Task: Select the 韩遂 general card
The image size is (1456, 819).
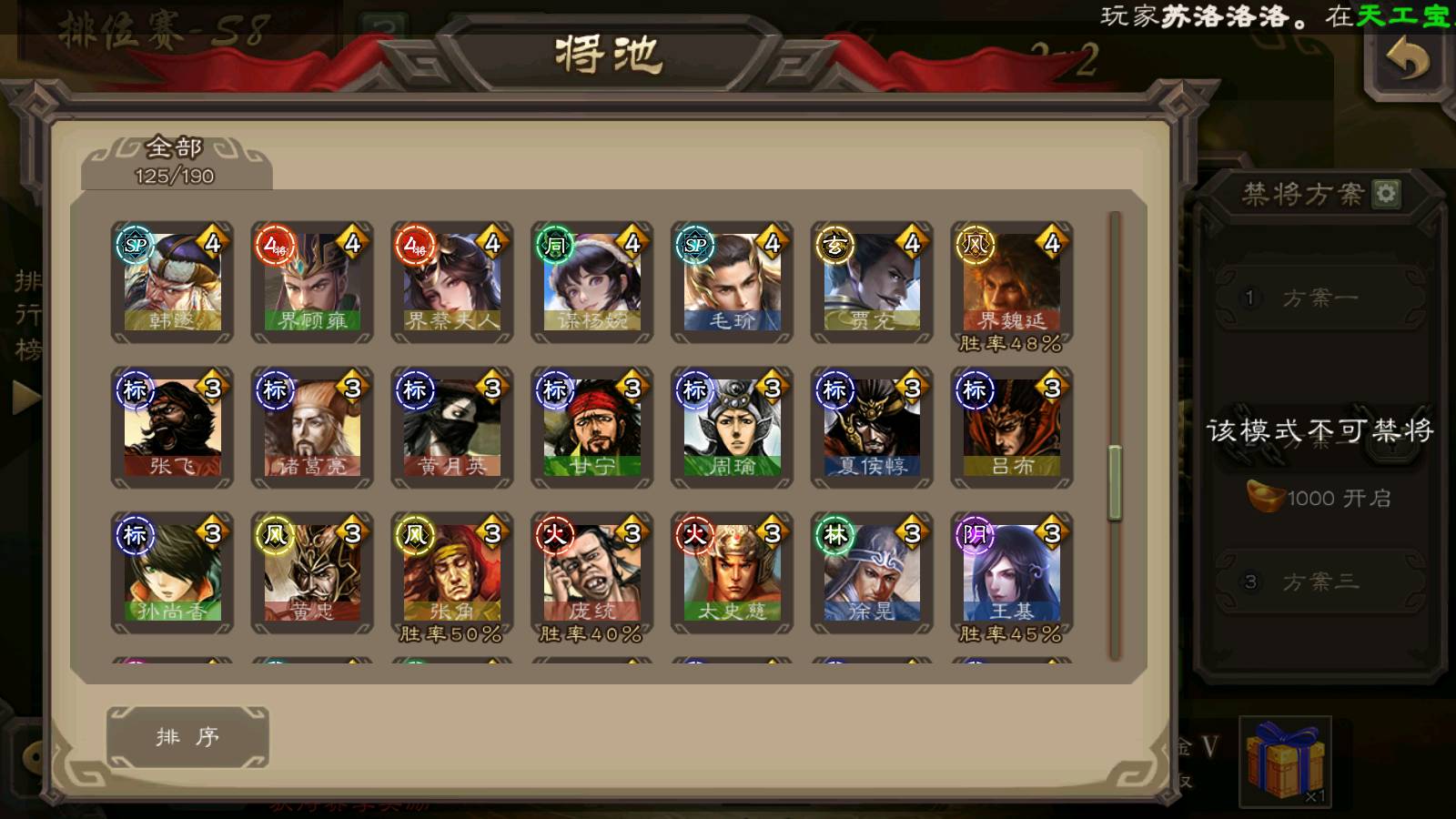Action: [172, 282]
